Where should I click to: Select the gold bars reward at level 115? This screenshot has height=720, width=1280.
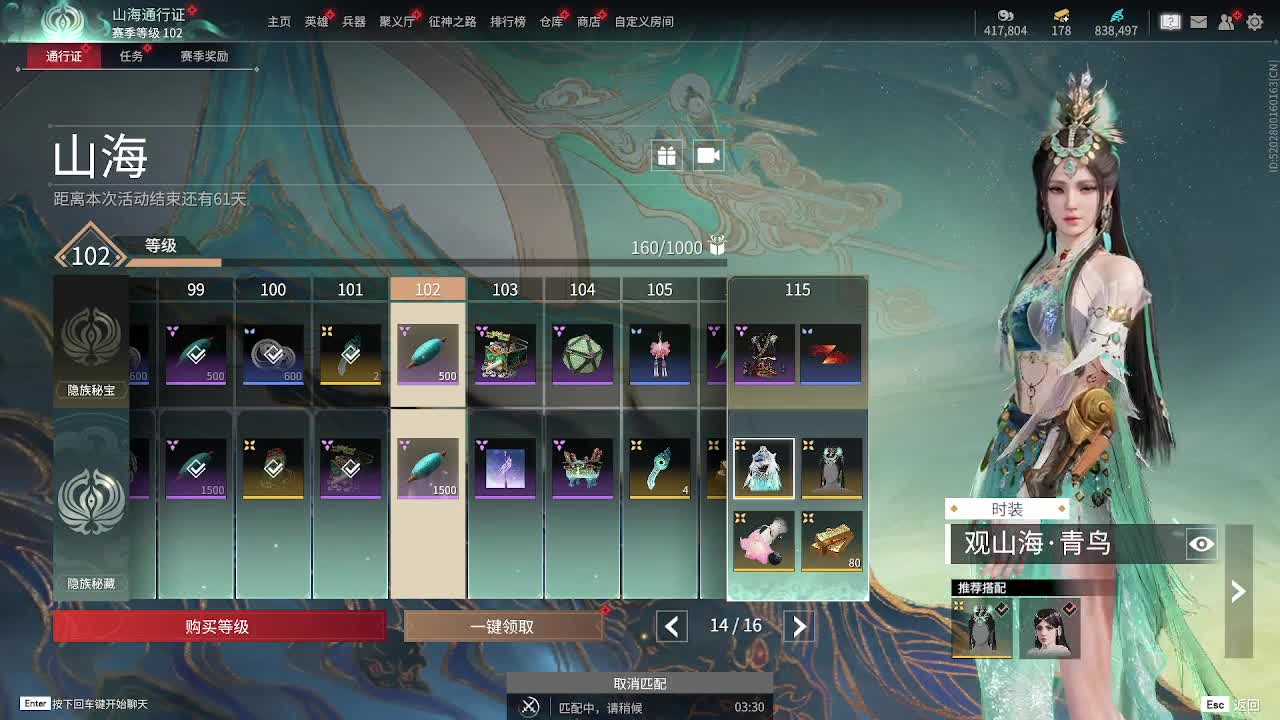831,541
